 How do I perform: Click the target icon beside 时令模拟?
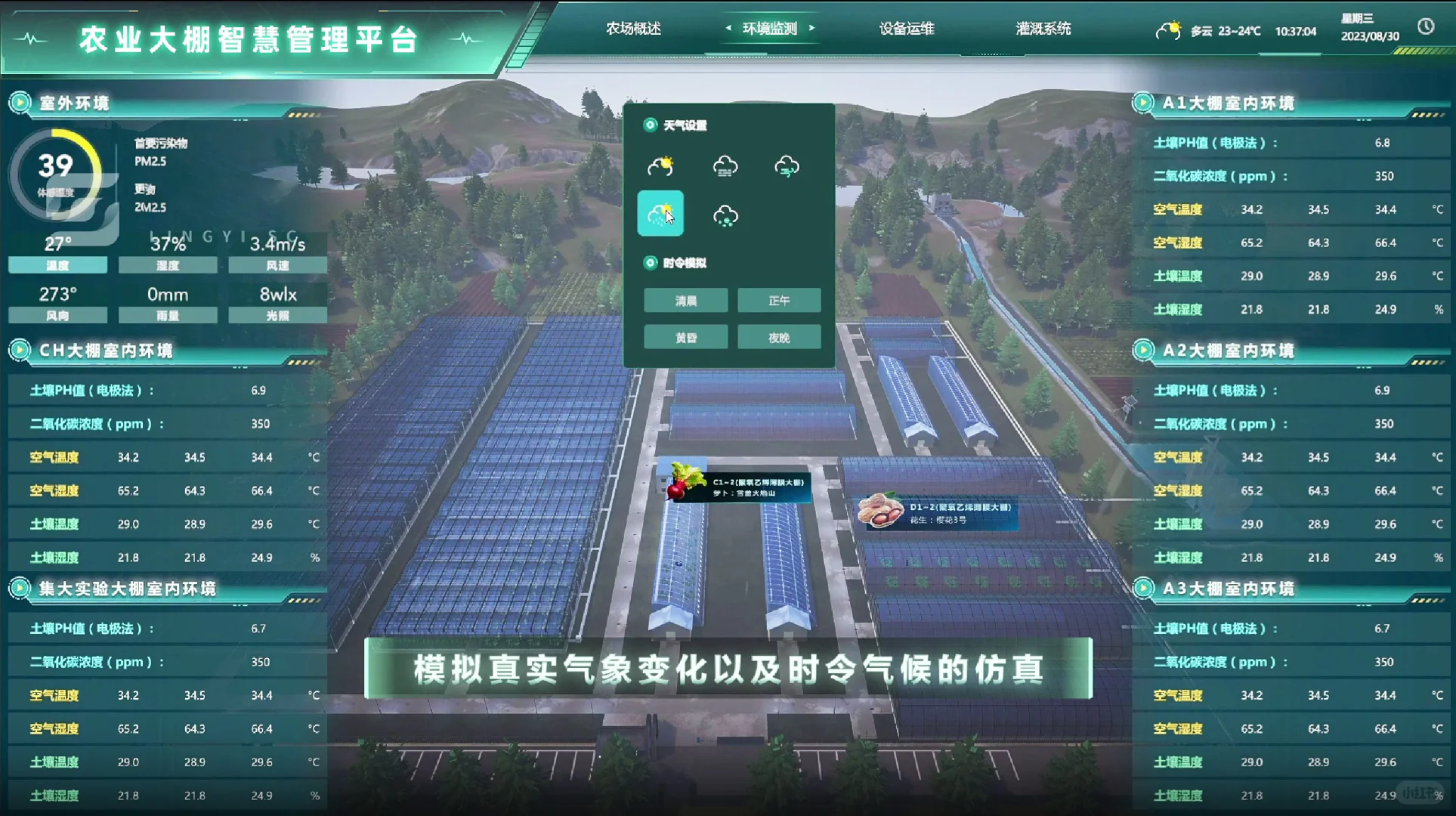pos(651,263)
